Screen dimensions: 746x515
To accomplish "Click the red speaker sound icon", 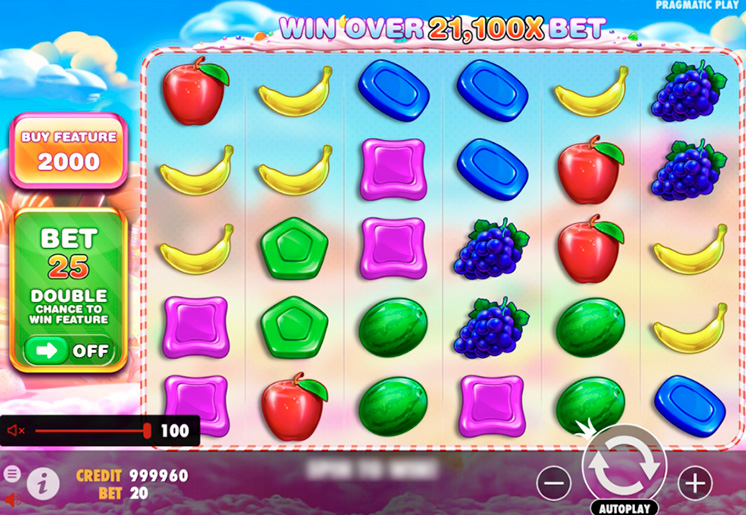I will pos(10,499).
